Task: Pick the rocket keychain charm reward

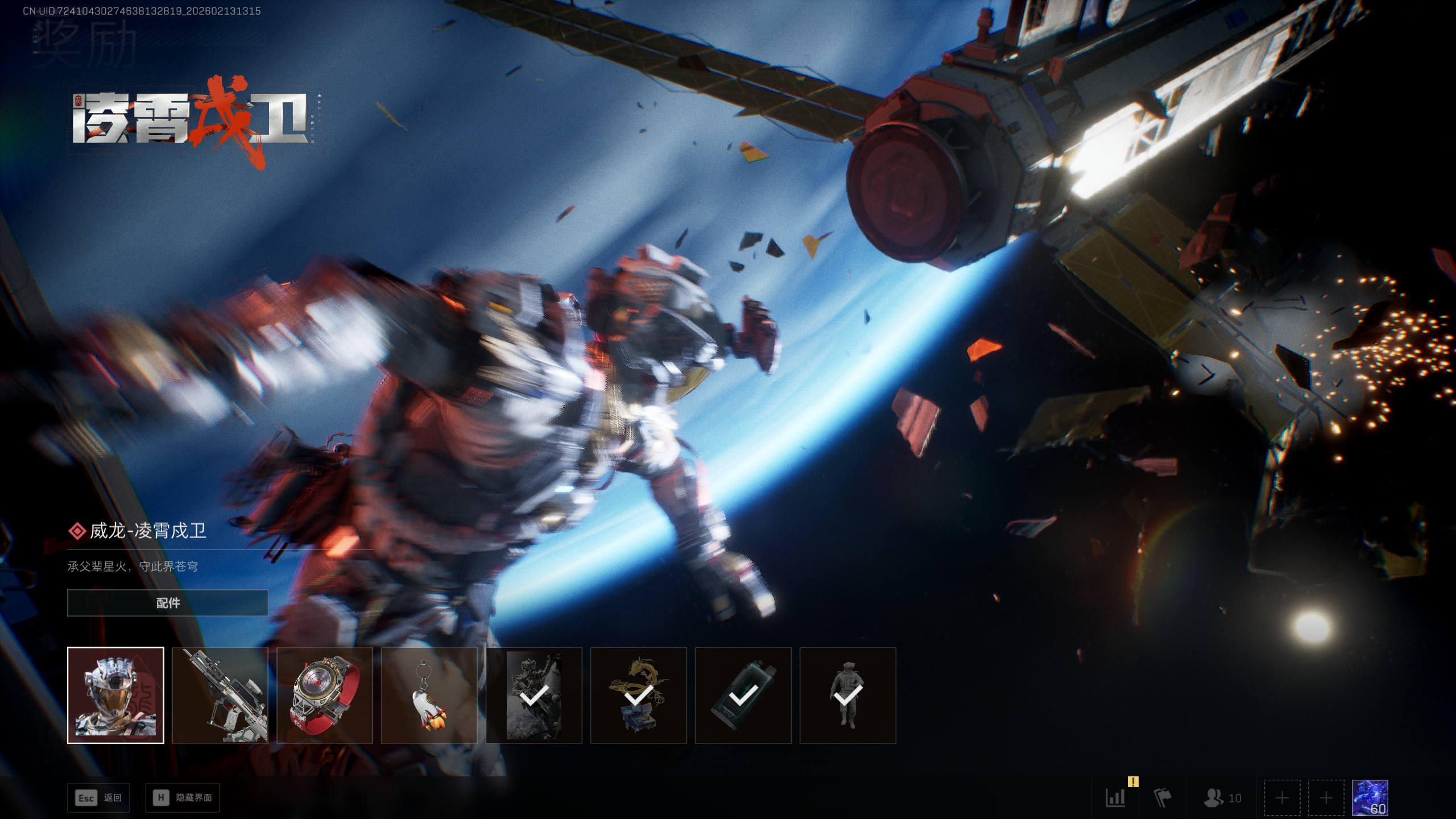Action: coord(429,695)
